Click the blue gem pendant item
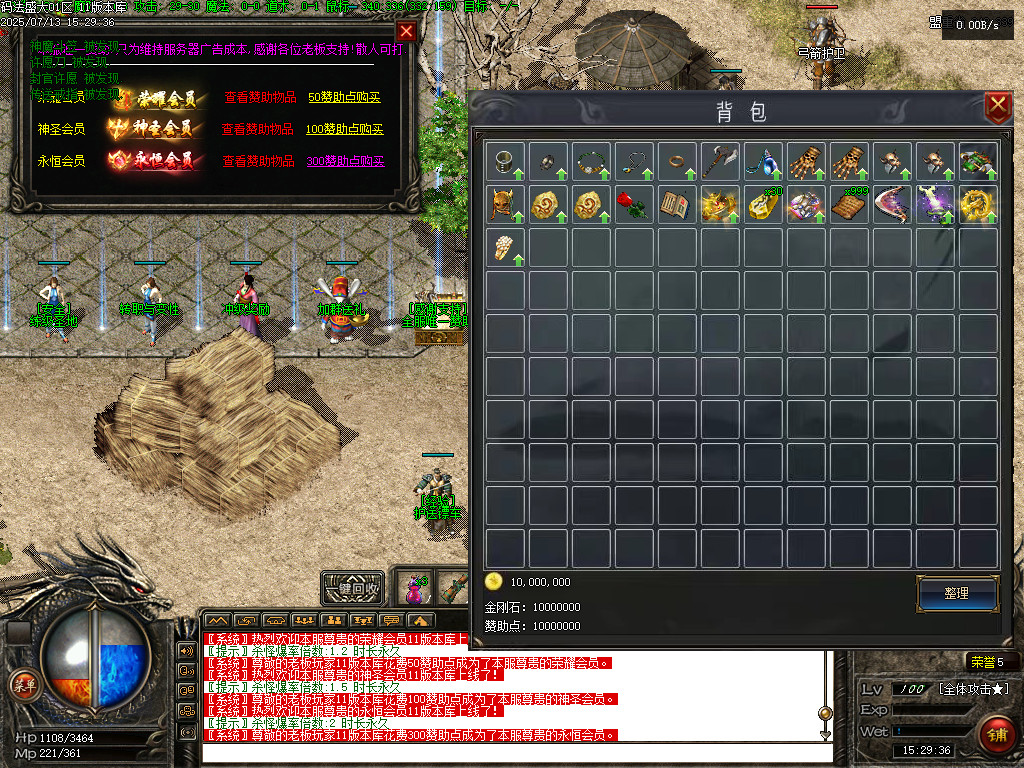The height and width of the screenshot is (768, 1024). (763, 160)
